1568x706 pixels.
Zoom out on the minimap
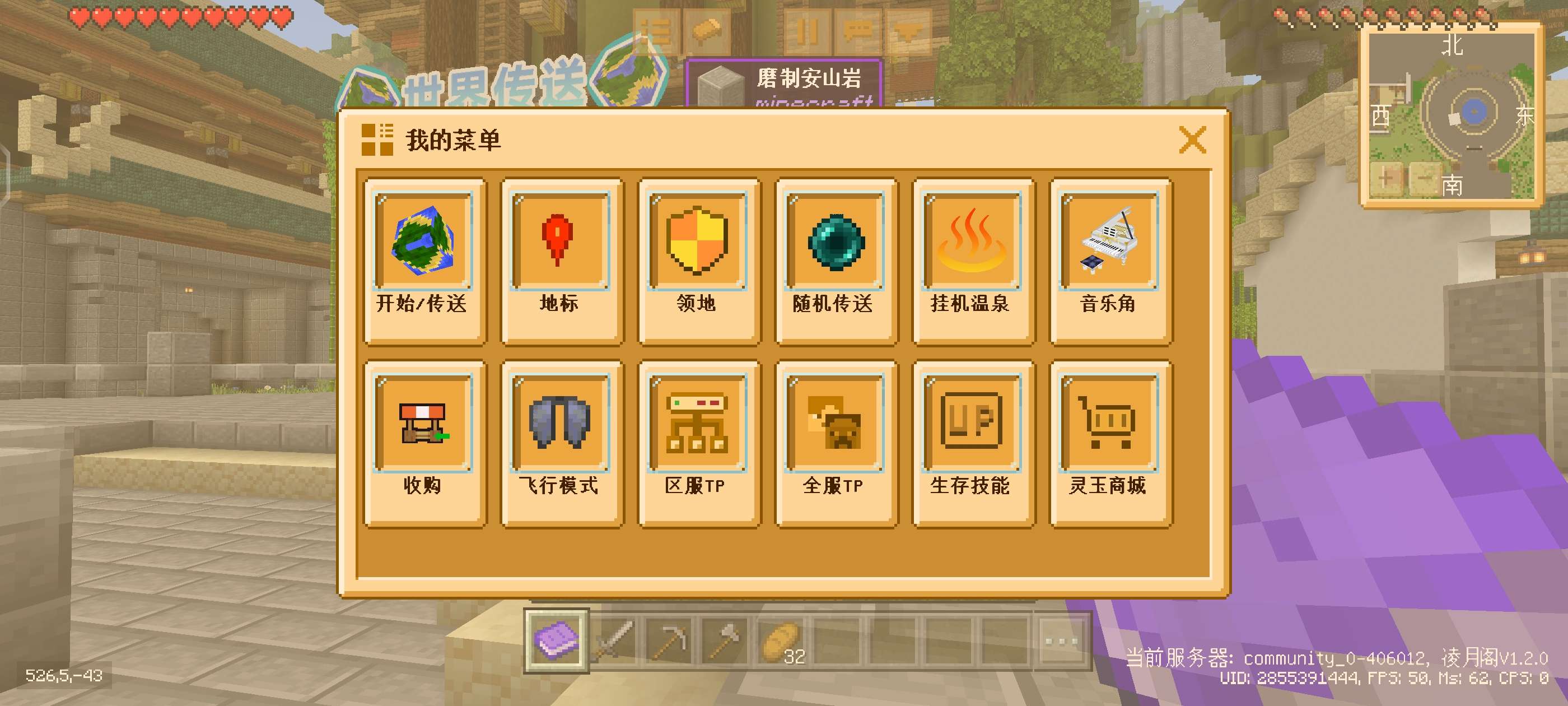[x=1425, y=179]
